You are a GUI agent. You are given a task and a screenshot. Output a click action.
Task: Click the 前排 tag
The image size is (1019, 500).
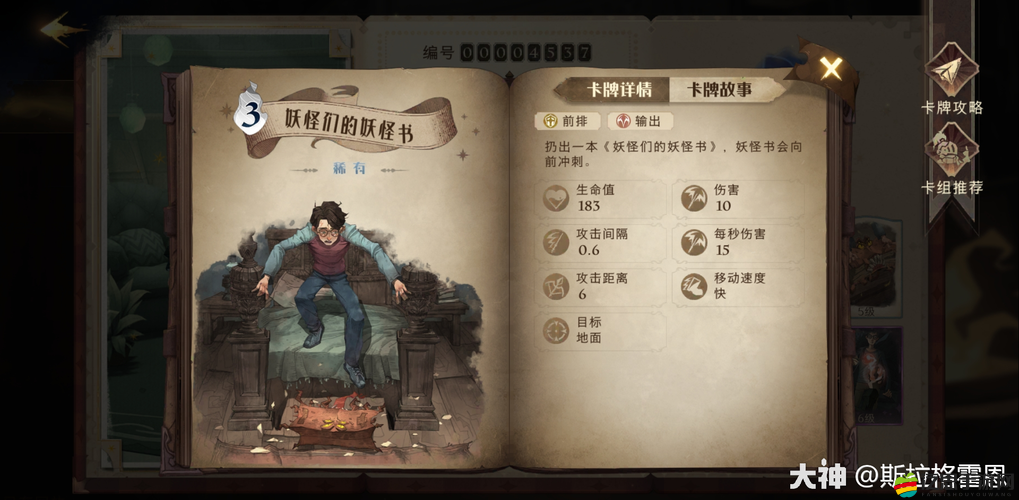click(x=567, y=121)
